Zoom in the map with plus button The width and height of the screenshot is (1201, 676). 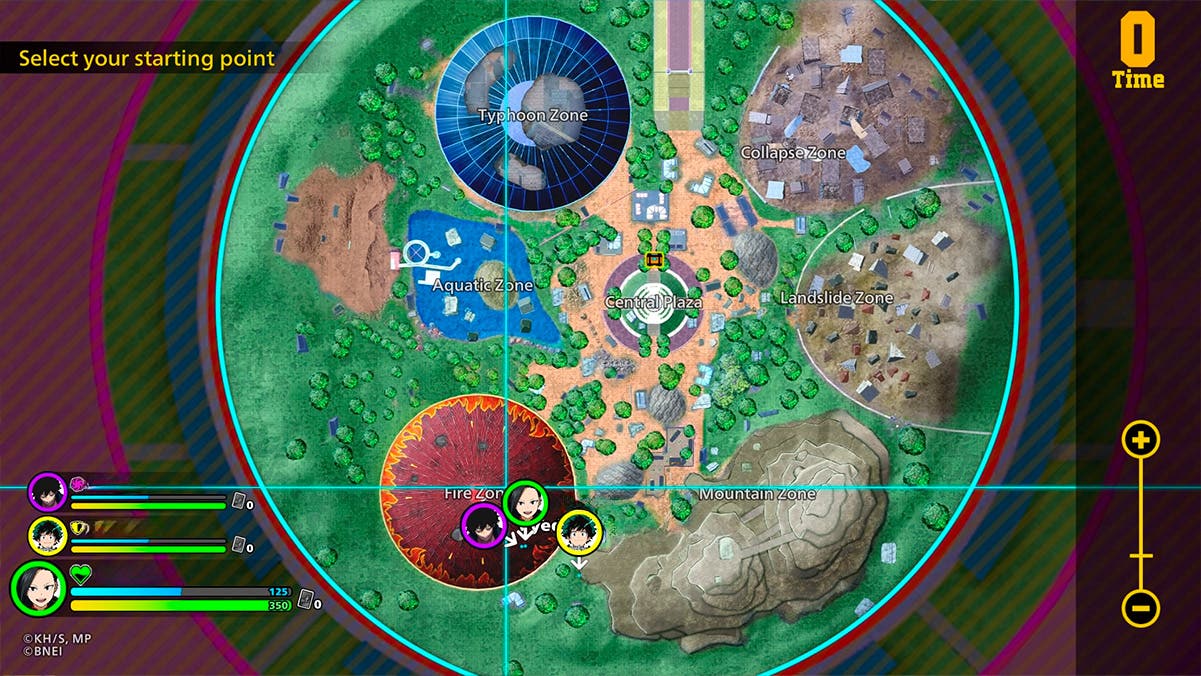[x=1141, y=439]
